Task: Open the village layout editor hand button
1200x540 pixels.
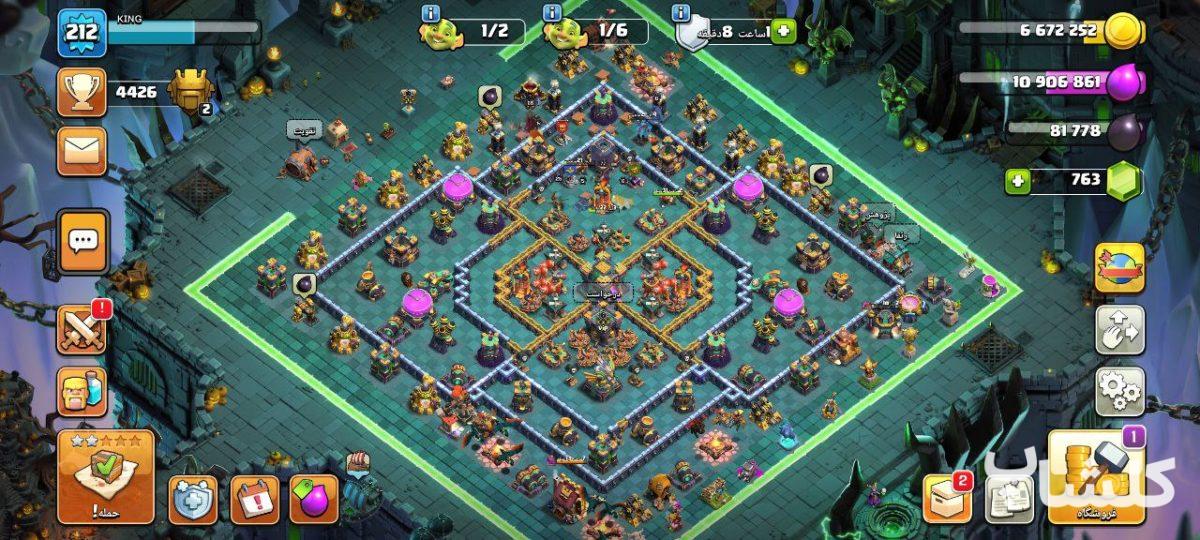Action: point(1119,330)
